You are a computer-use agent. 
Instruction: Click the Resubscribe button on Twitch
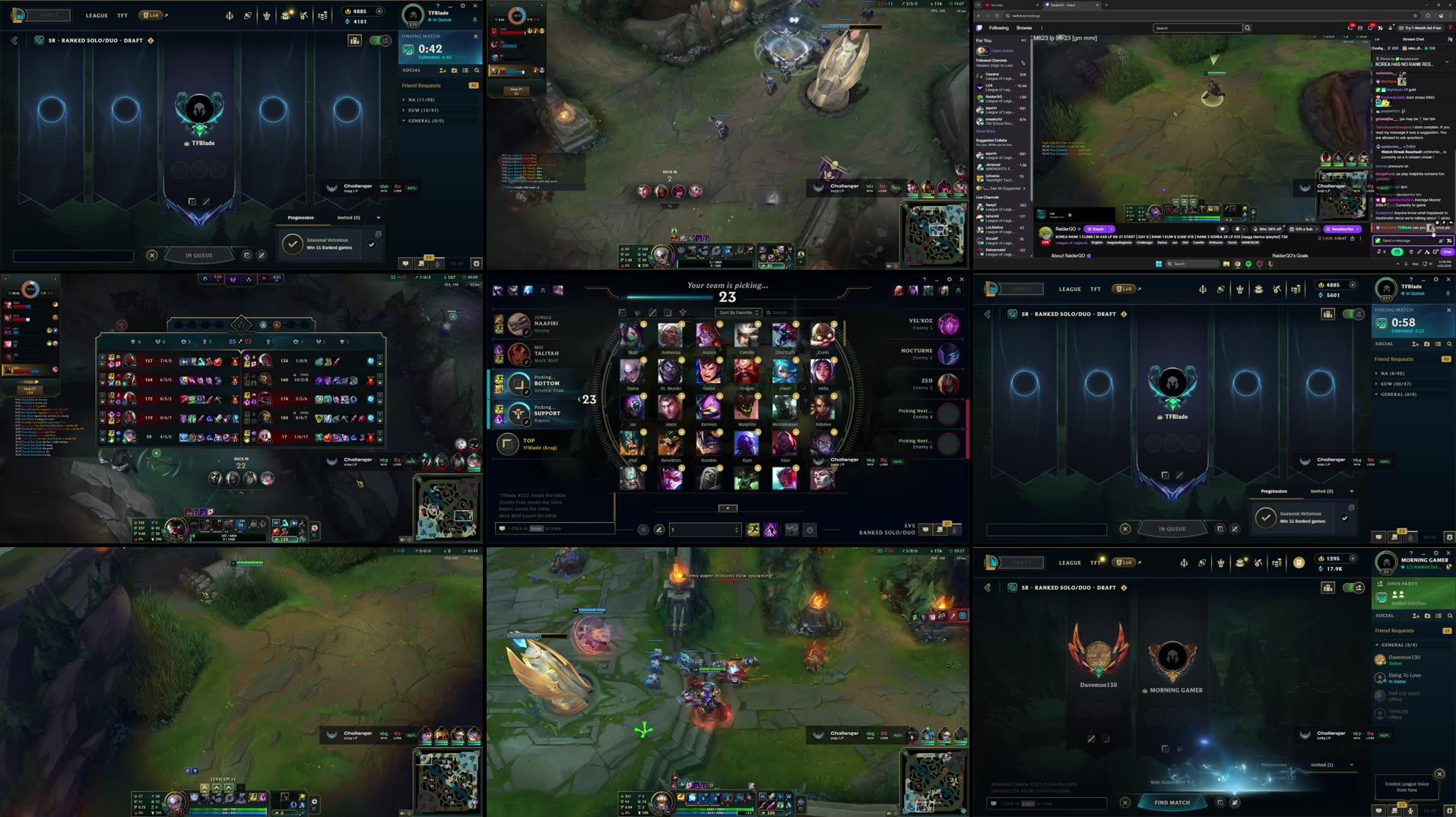1341,229
